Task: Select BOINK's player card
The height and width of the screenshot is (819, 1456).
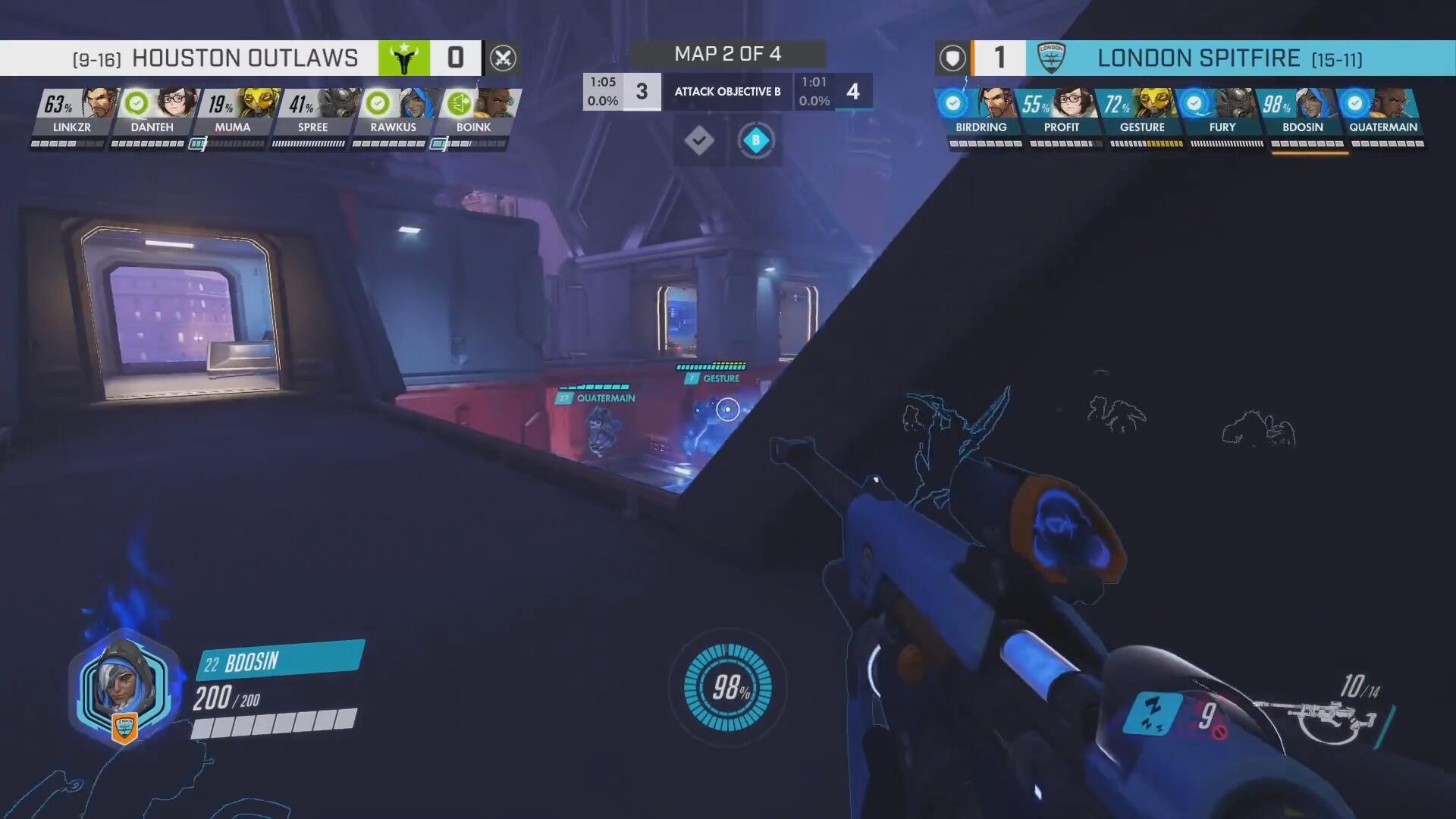Action: point(474,114)
